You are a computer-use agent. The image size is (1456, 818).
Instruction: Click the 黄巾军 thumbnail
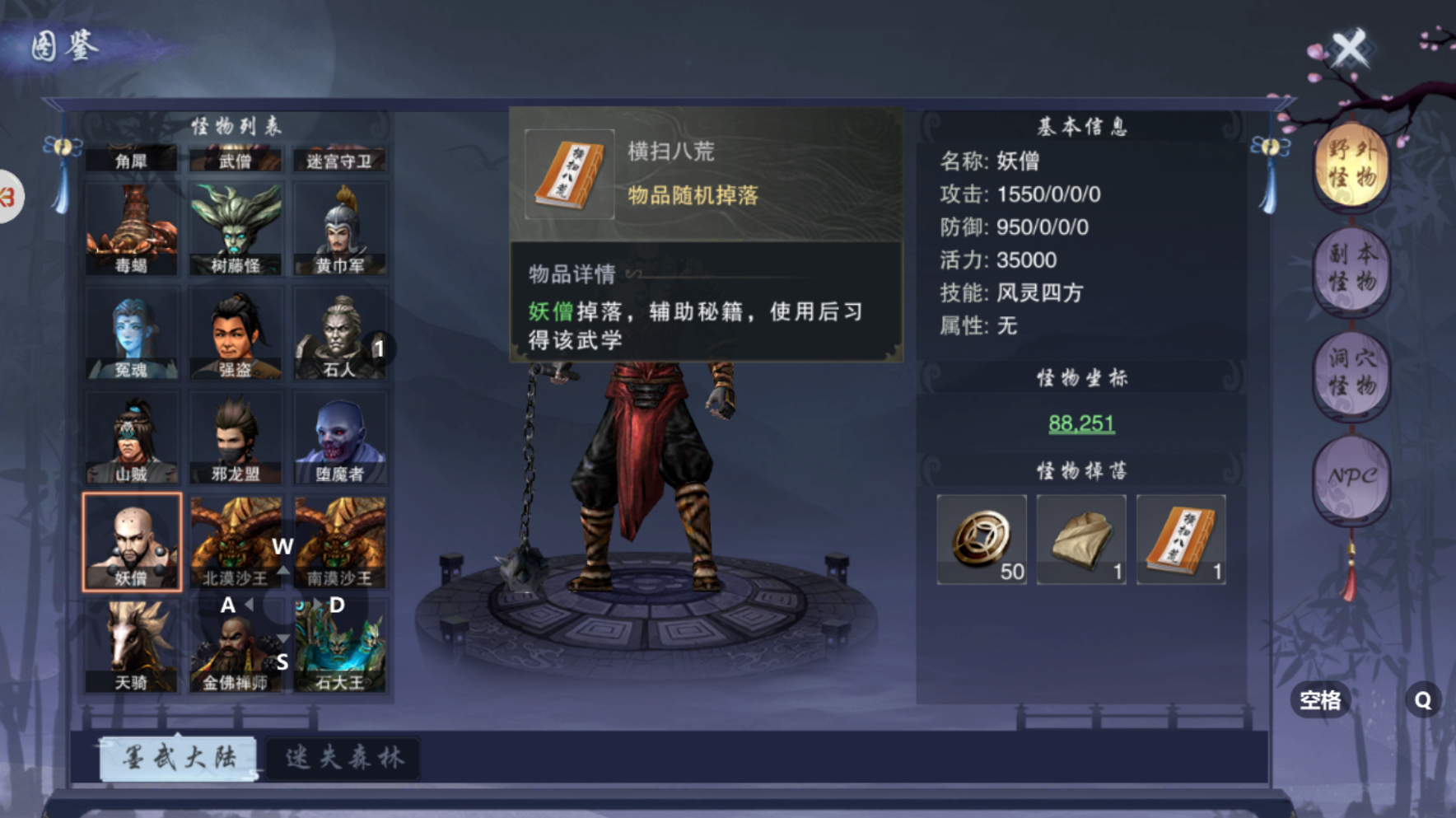pyautogui.click(x=341, y=227)
